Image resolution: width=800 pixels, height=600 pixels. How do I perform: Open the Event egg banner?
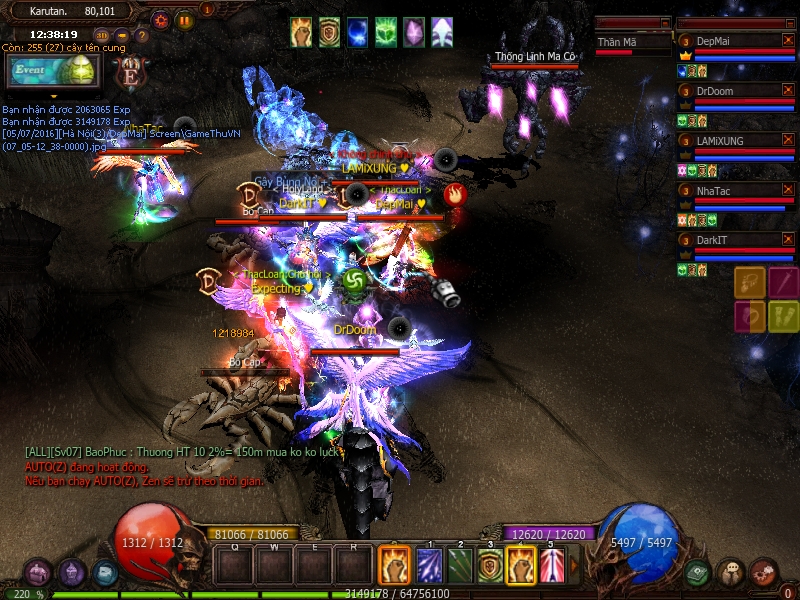point(50,71)
